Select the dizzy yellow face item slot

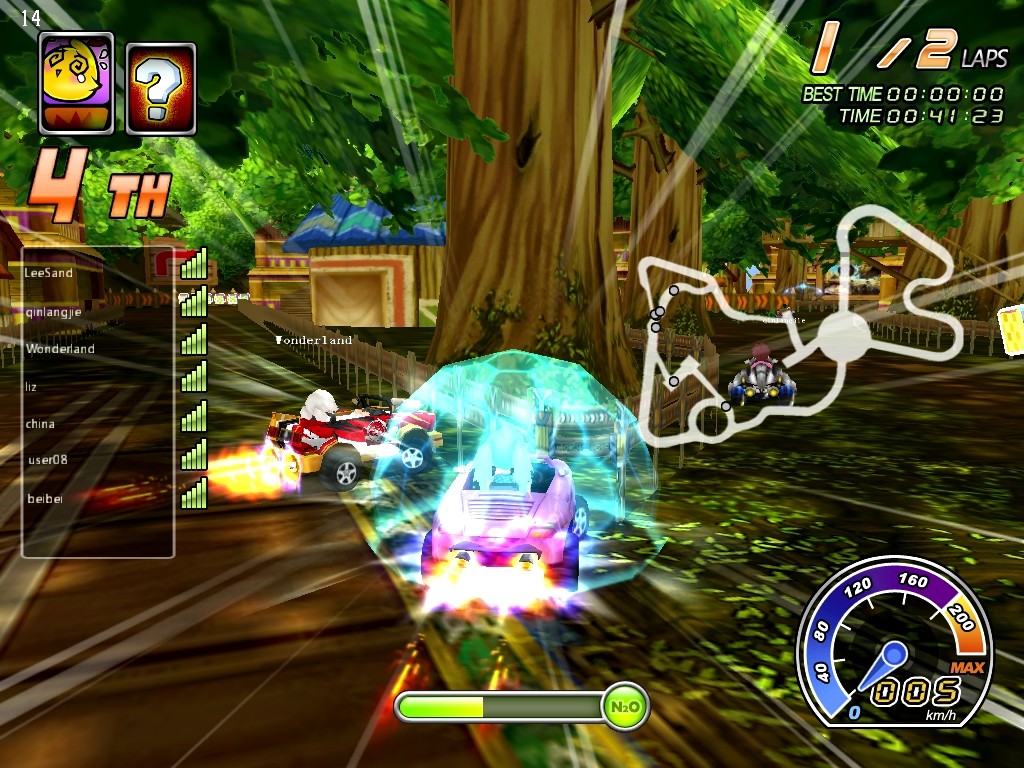click(76, 83)
